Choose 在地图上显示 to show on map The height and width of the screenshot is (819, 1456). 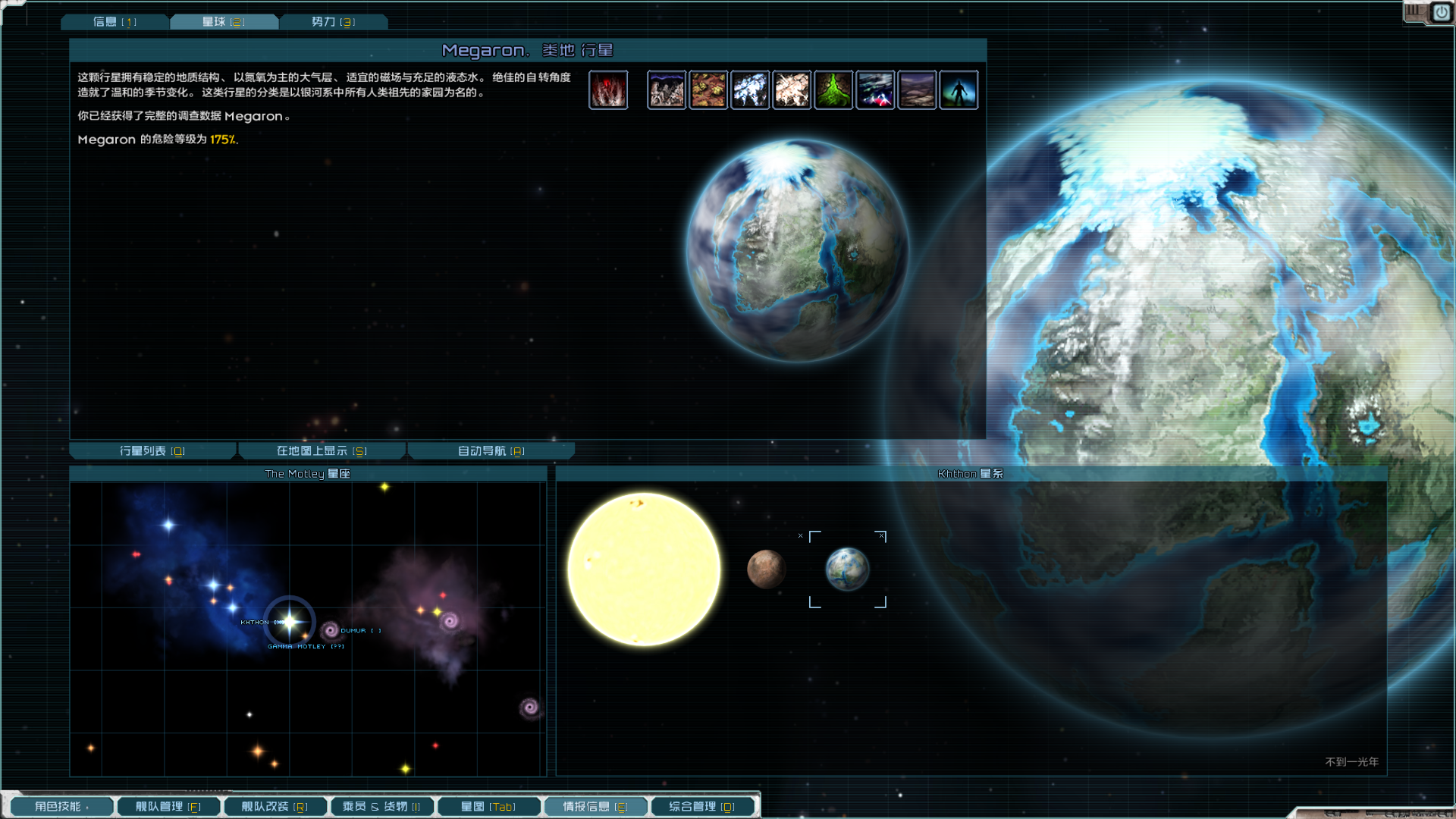(x=322, y=451)
